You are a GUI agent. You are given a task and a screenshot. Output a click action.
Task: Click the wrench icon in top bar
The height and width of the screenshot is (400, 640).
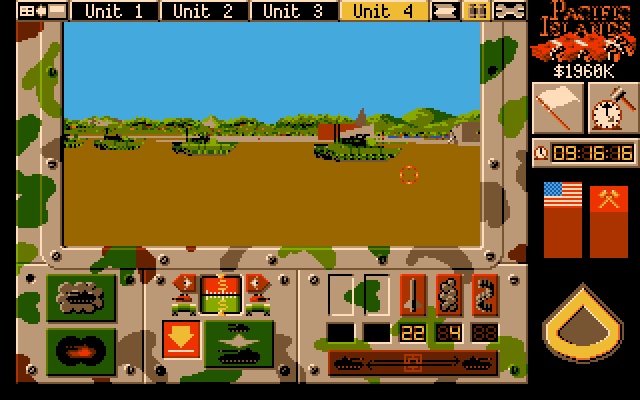tap(510, 11)
